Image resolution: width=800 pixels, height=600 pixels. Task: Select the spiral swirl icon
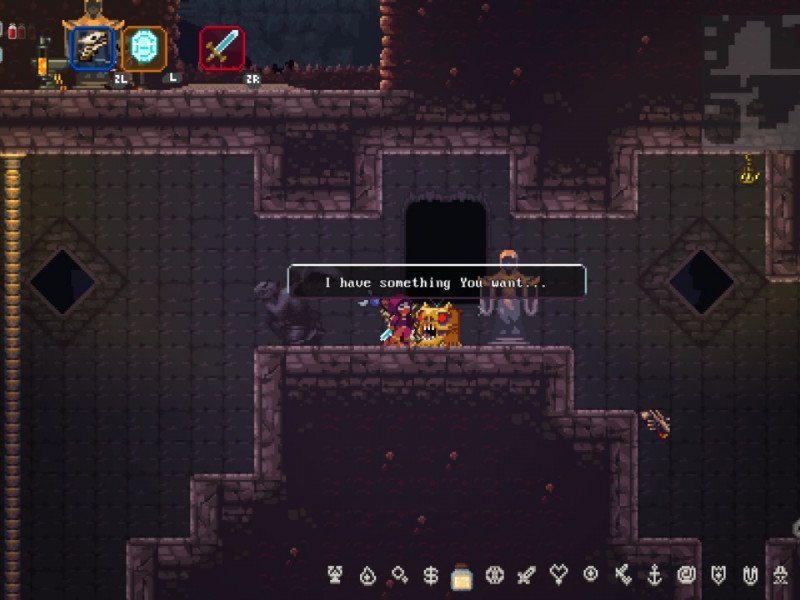click(686, 575)
